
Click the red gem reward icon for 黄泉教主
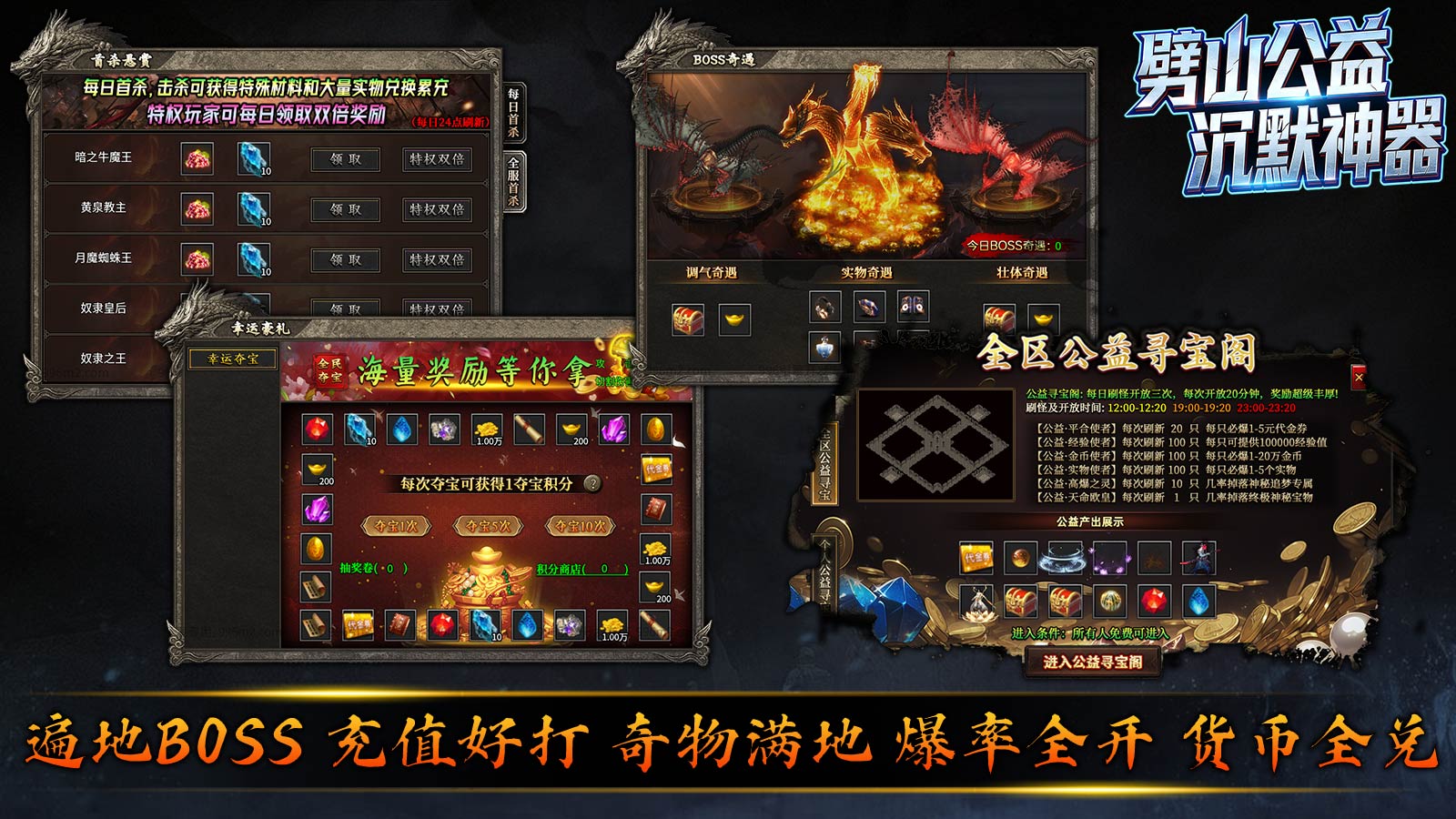(x=196, y=208)
